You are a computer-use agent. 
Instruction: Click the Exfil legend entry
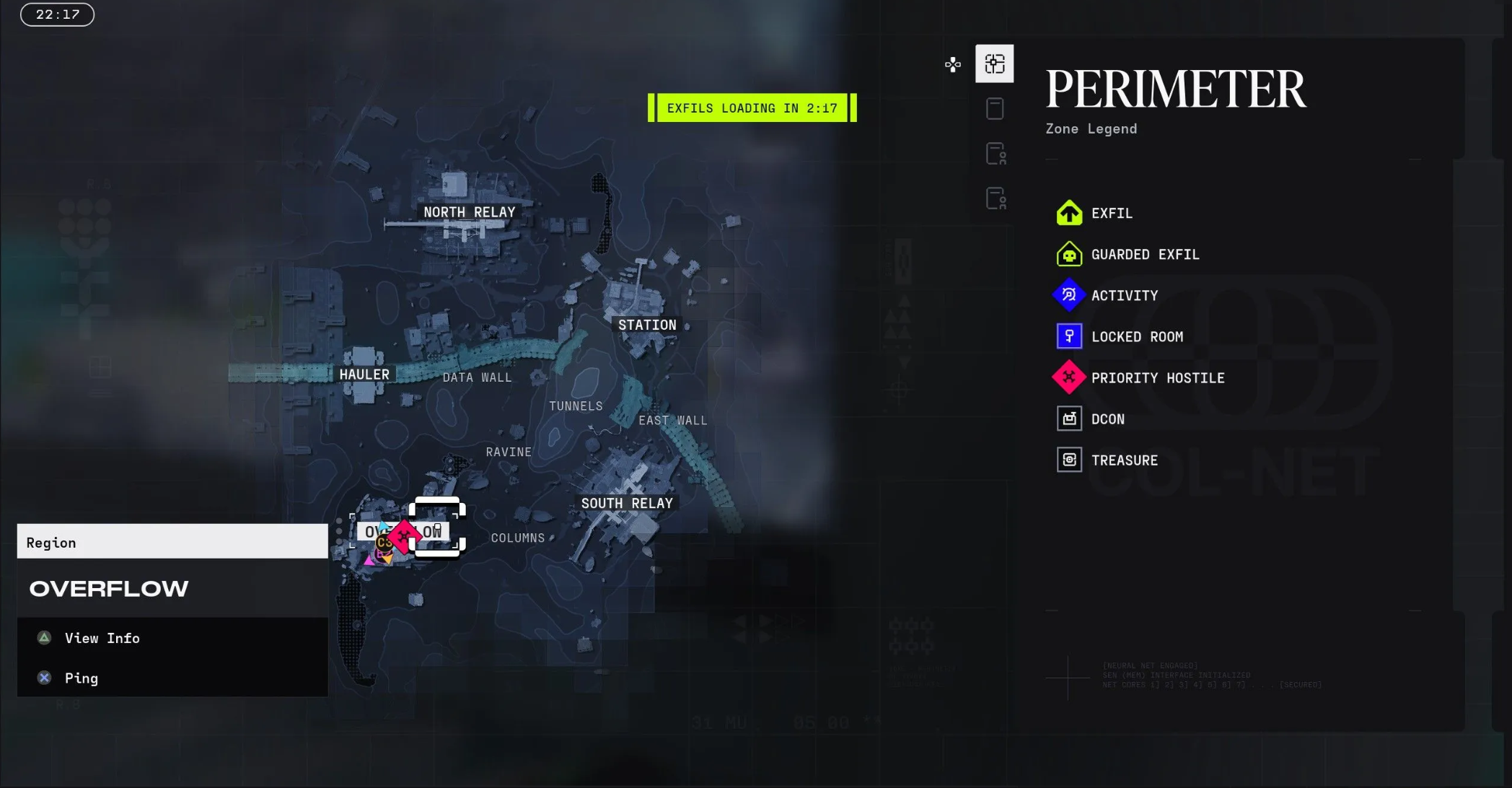coord(1111,214)
